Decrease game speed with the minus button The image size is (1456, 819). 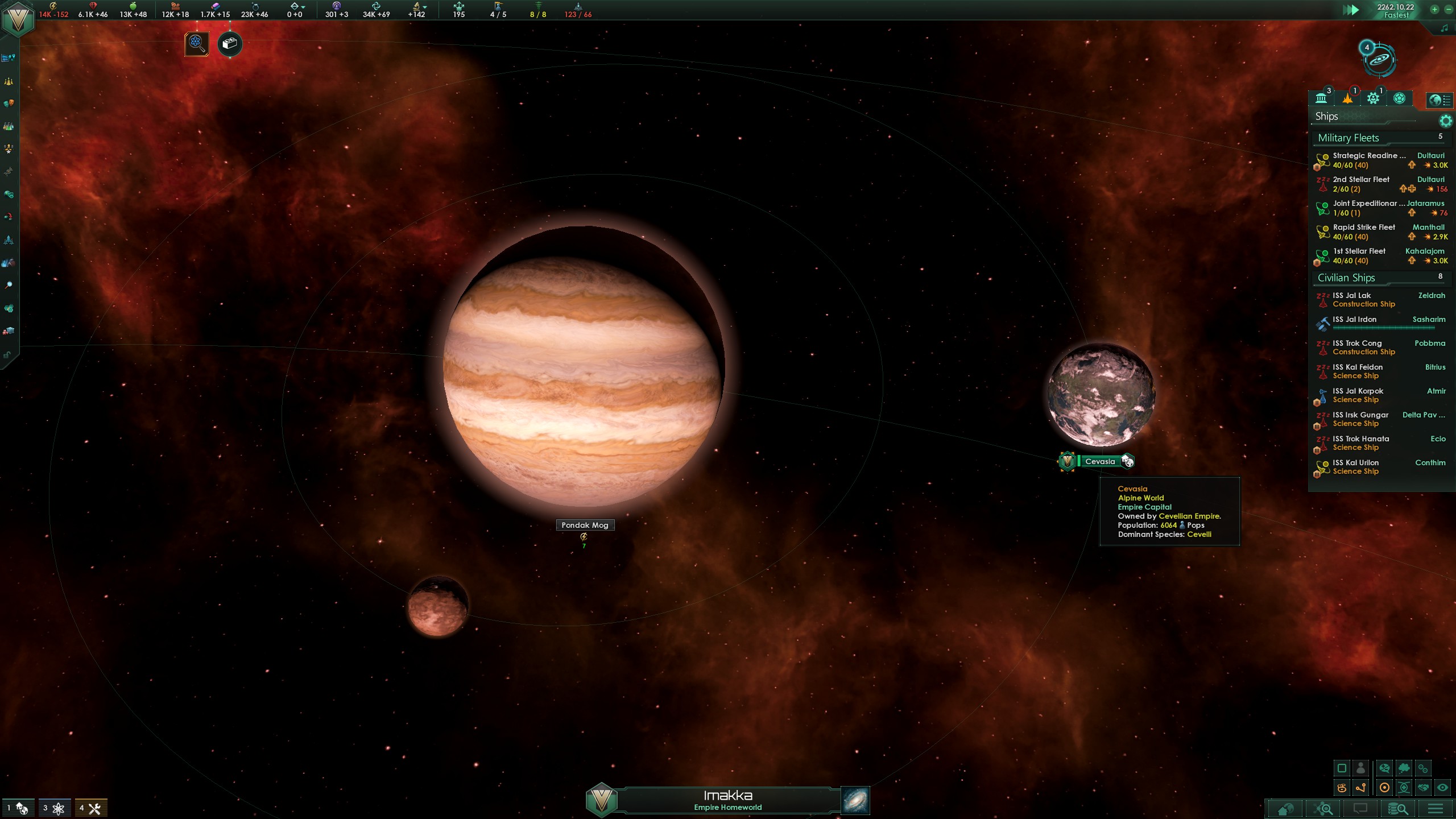1448,9
